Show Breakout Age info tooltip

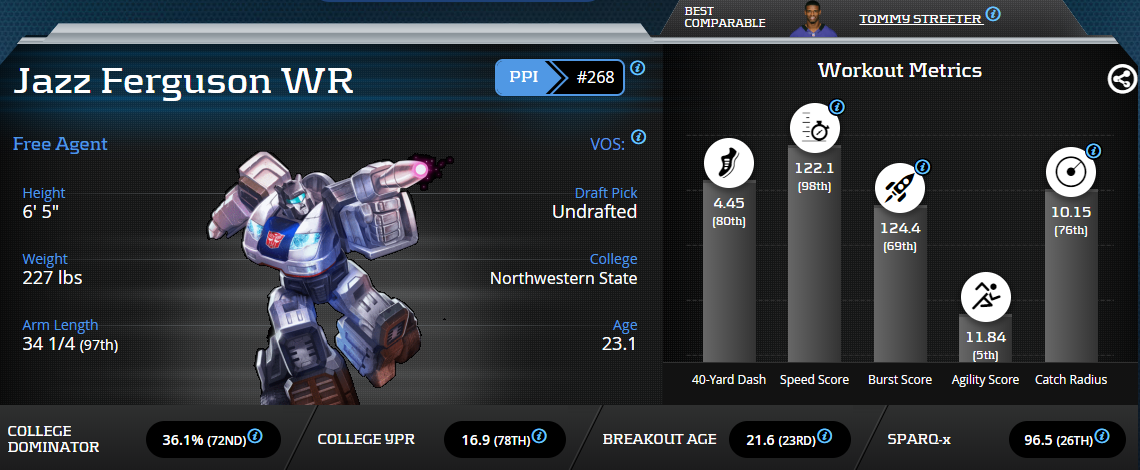825,437
